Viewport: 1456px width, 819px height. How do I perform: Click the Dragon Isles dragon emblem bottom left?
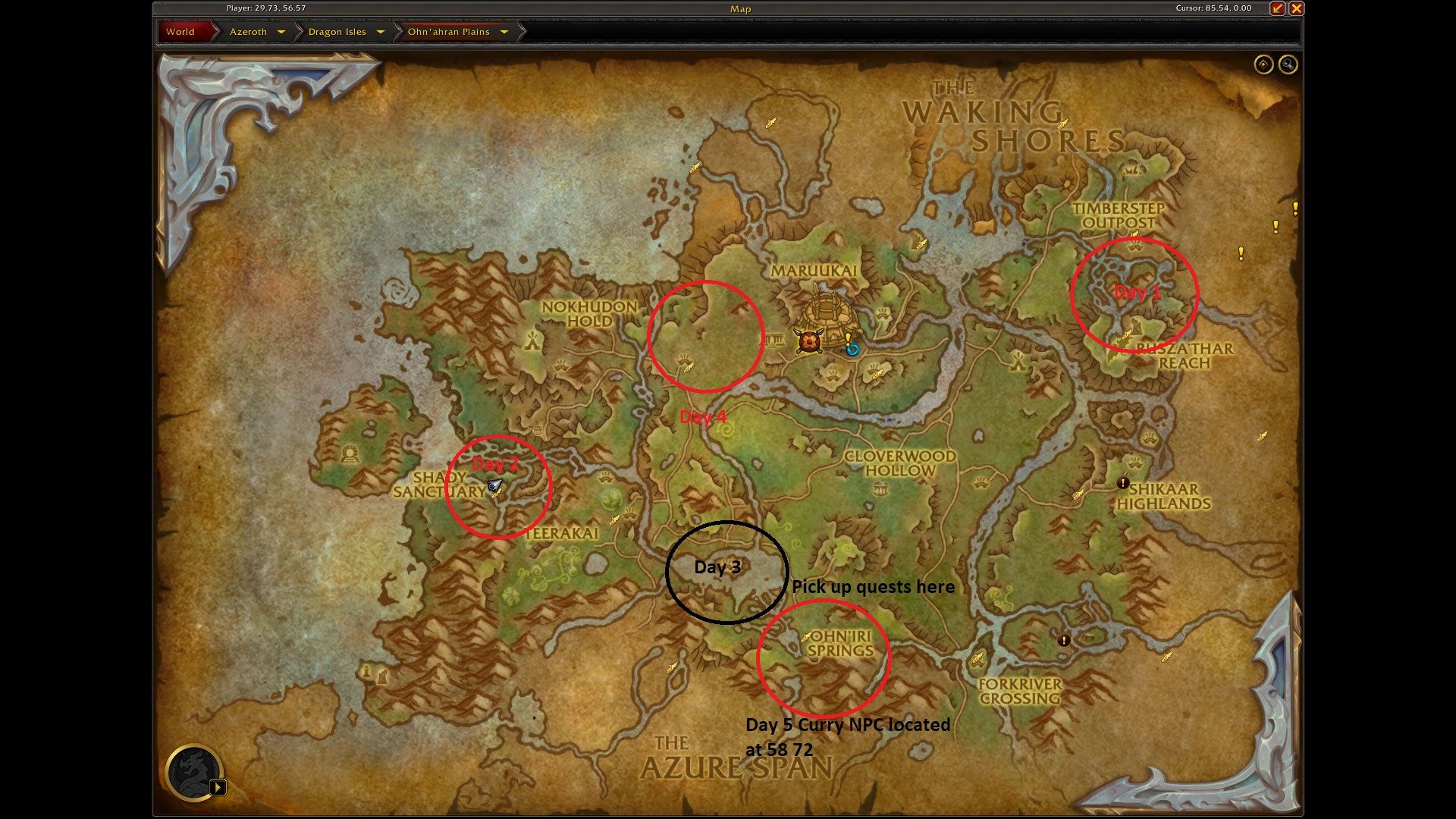point(196,772)
